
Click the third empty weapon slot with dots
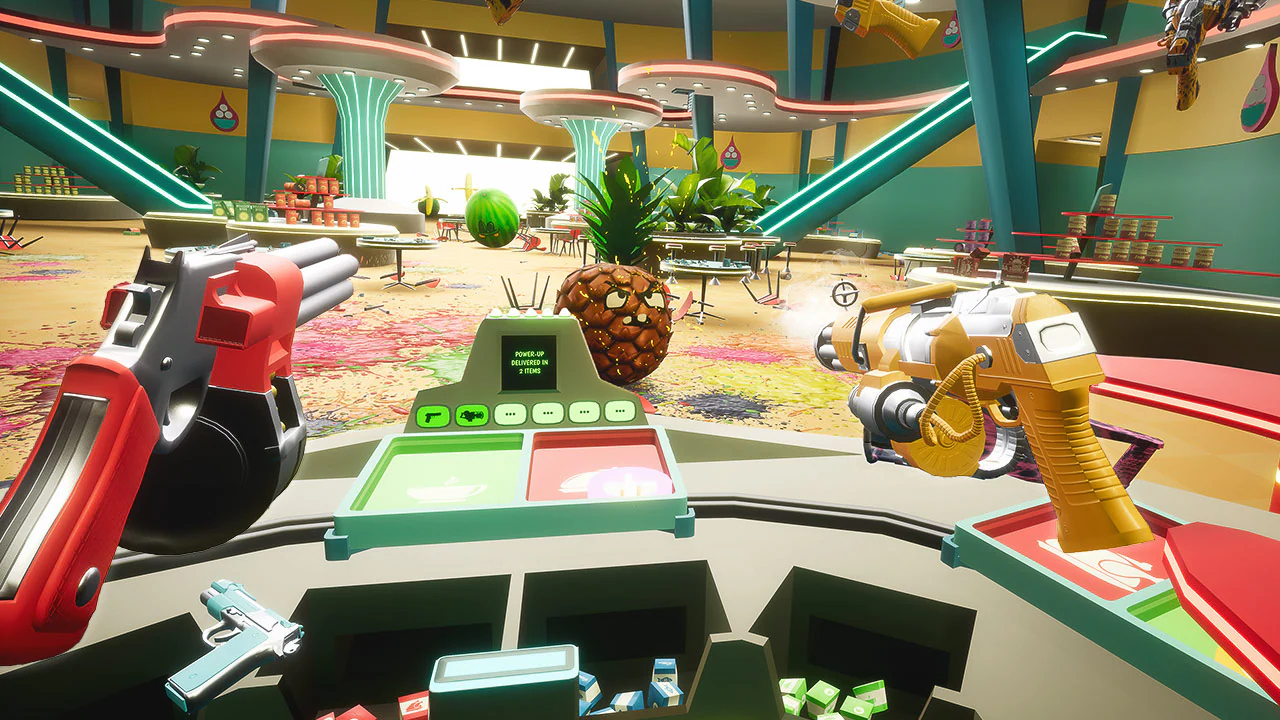tap(583, 415)
